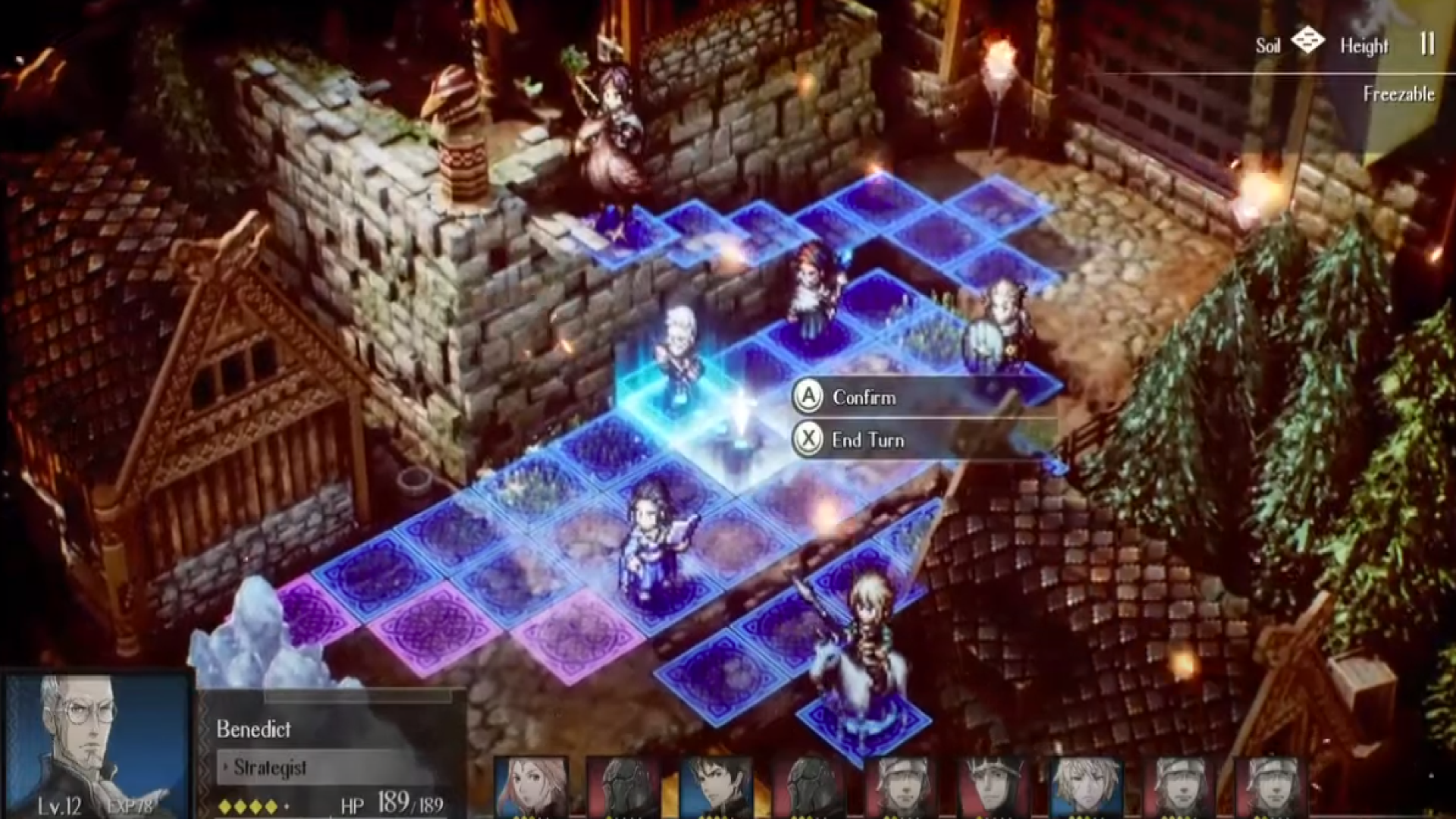This screenshot has height=819, width=1456.
Task: Click the X button prompt icon next to End Turn
Action: tap(808, 440)
